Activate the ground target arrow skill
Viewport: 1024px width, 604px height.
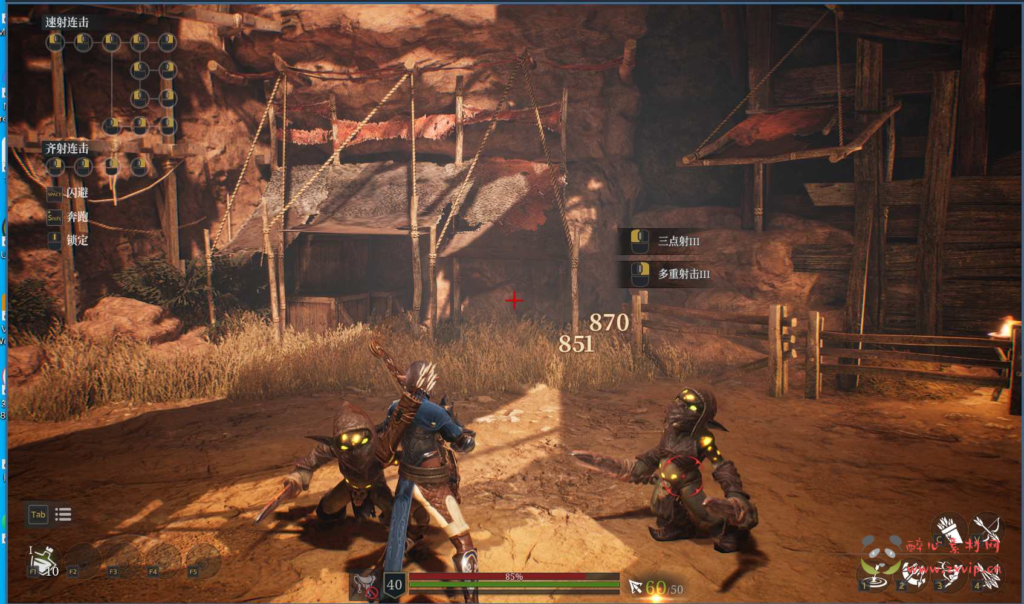pos(874,573)
